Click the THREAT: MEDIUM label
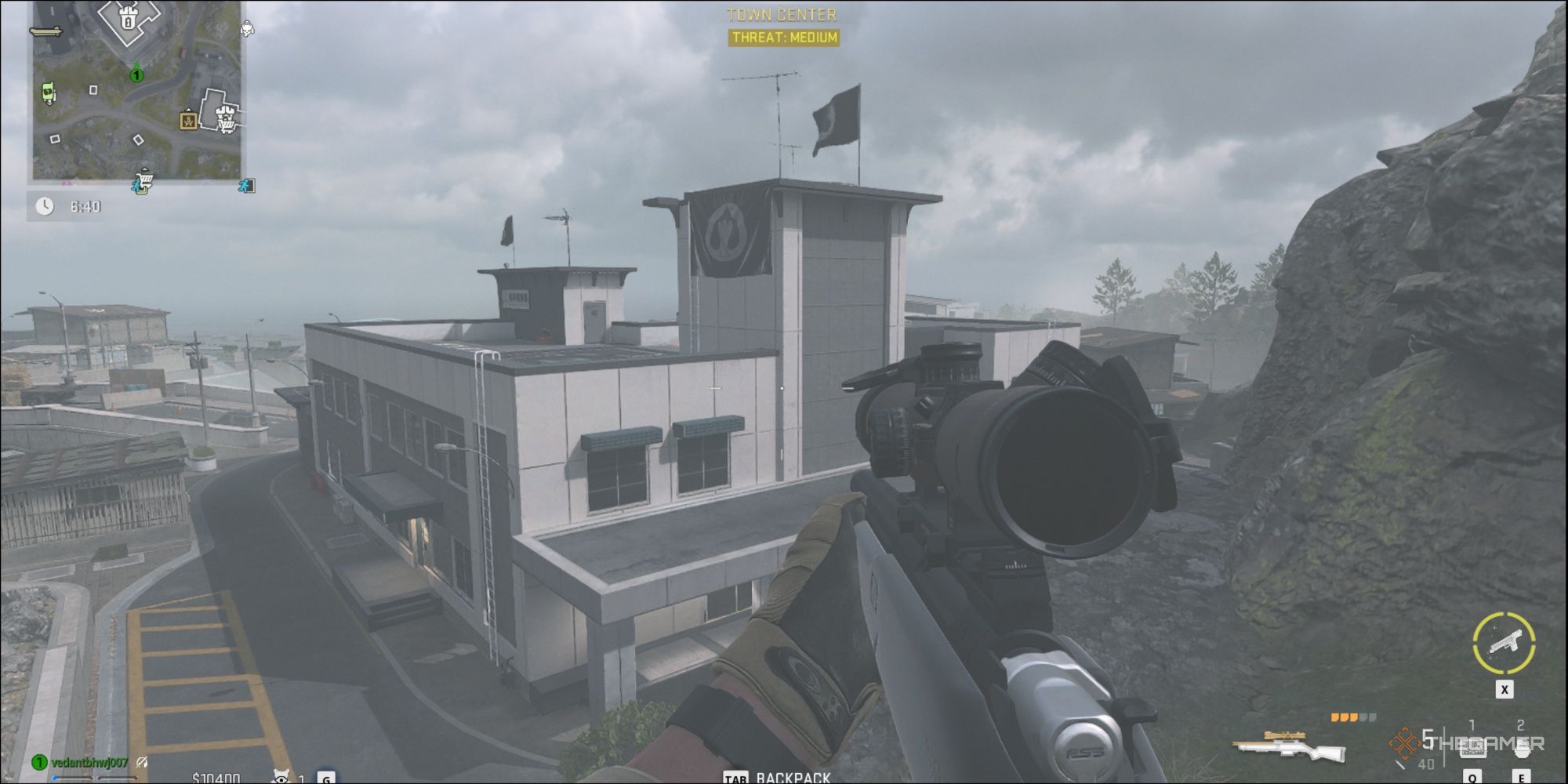This screenshot has width=1568, height=784. pyautogui.click(x=784, y=35)
